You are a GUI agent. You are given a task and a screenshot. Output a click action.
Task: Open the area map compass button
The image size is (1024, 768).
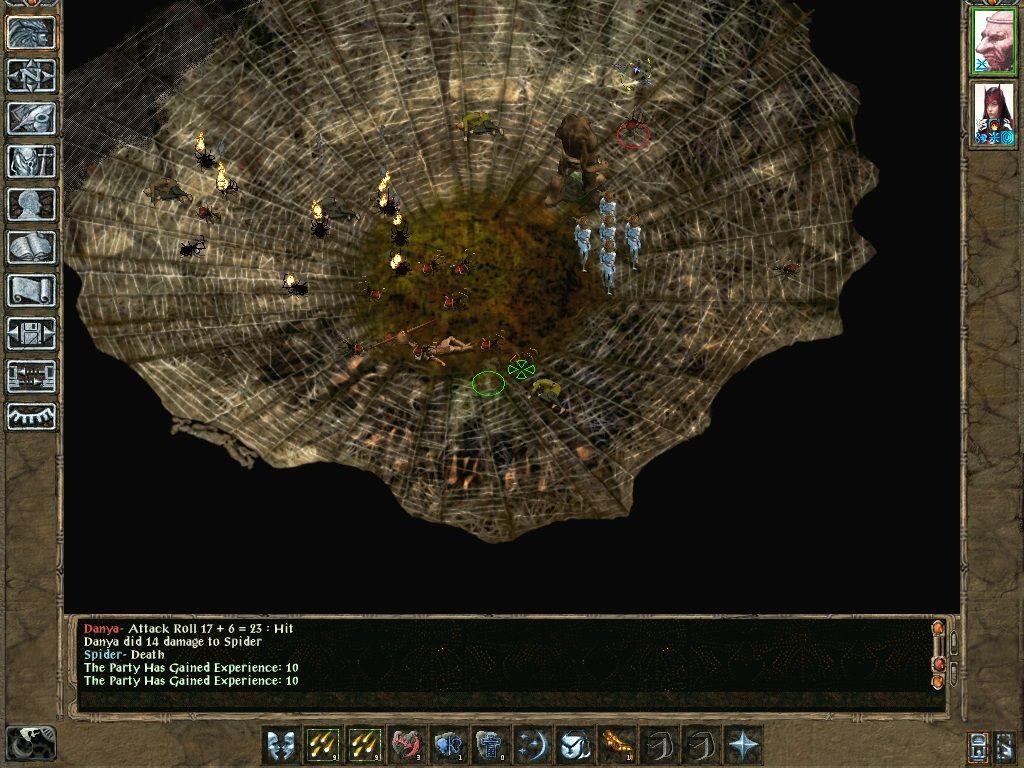coord(31,75)
